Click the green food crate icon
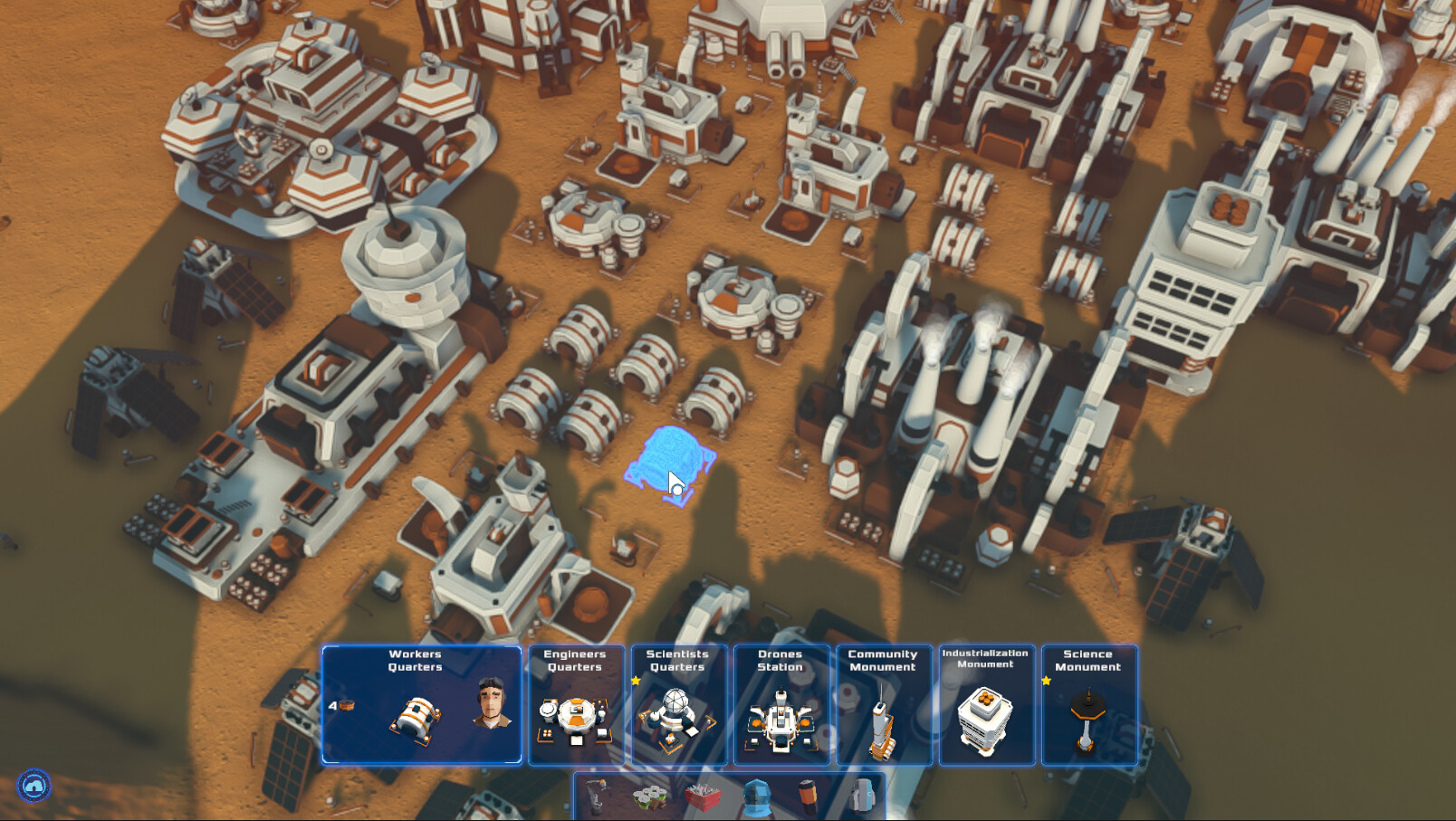Viewport: 1456px width, 821px height. click(648, 797)
